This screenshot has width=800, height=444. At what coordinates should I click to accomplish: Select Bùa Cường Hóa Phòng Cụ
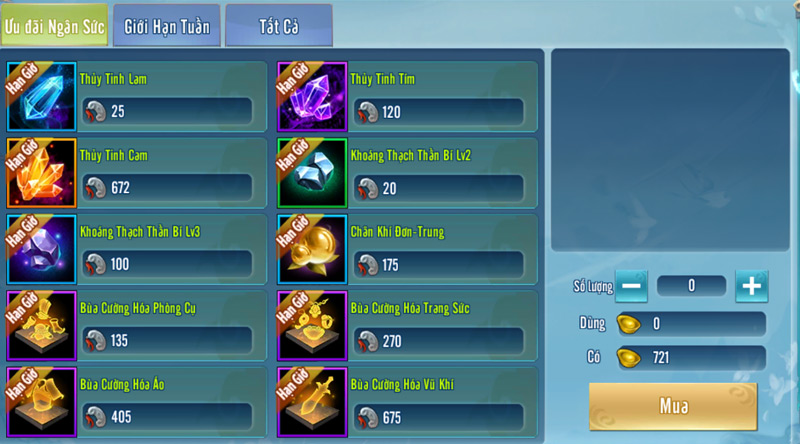coord(136,326)
